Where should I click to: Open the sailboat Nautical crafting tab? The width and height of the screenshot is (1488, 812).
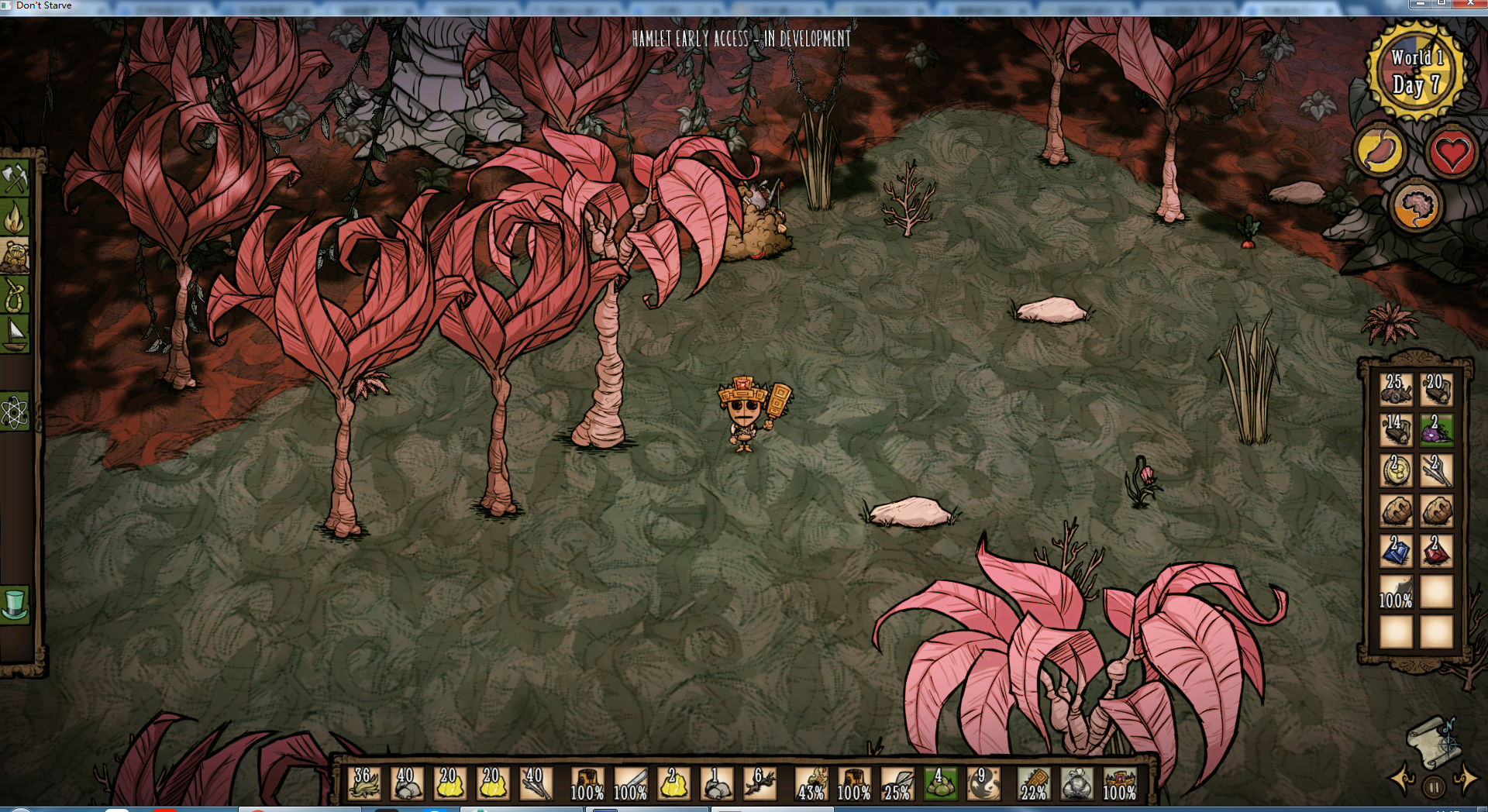pyautogui.click(x=15, y=334)
